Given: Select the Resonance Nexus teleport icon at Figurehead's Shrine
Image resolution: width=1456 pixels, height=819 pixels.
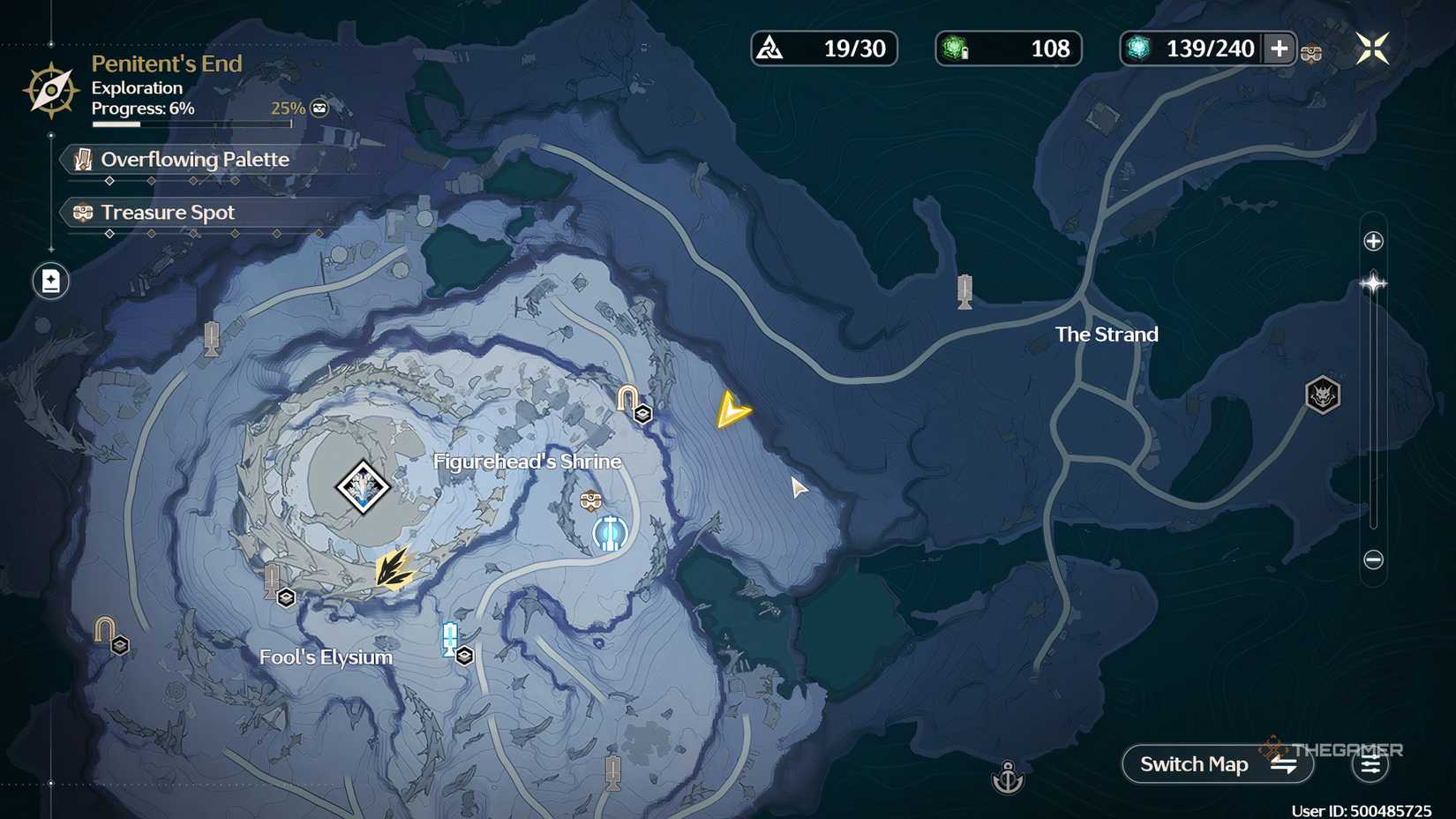Looking at the screenshot, I should coord(609,532).
